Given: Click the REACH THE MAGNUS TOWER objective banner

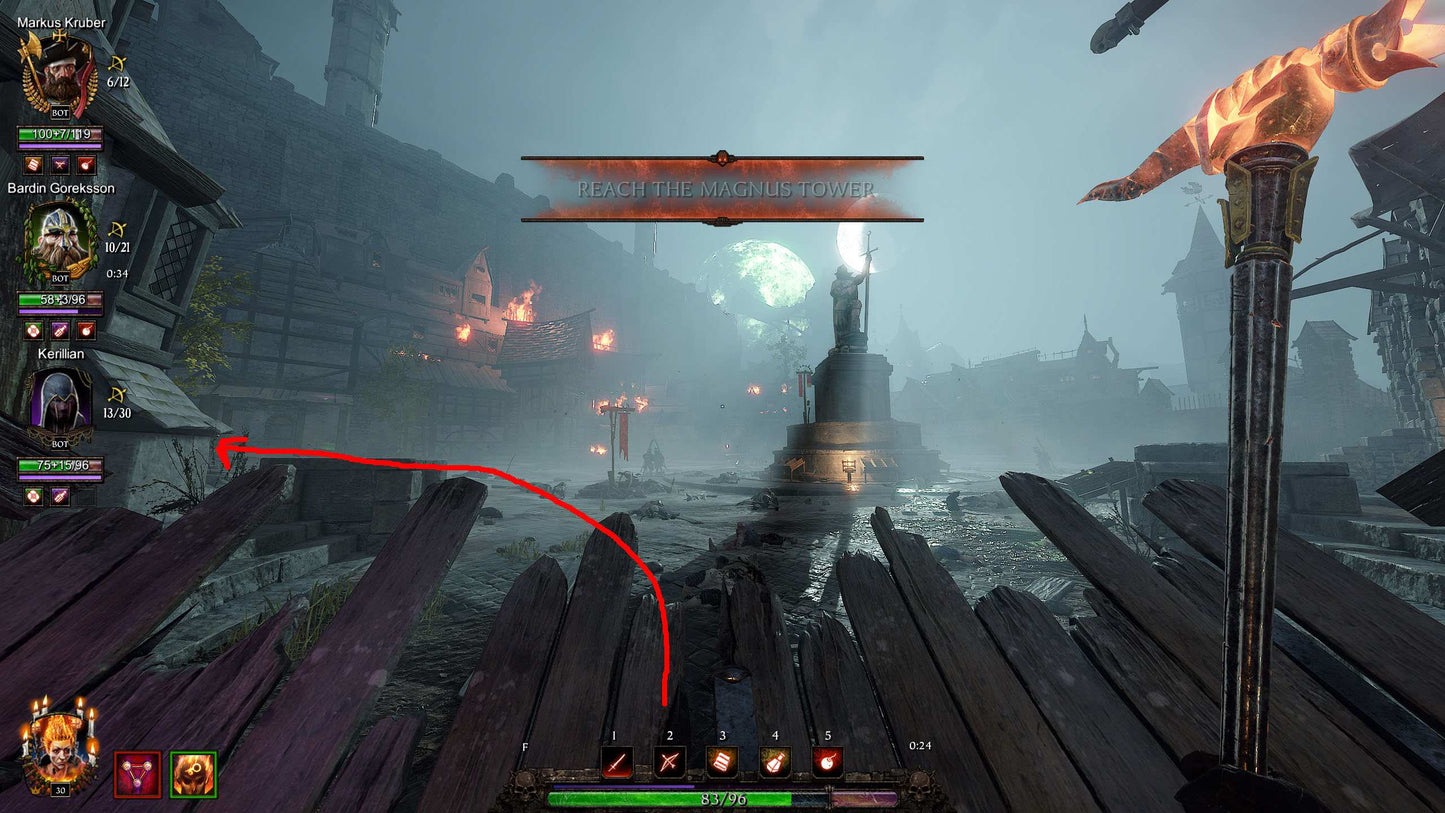Looking at the screenshot, I should (x=722, y=187).
